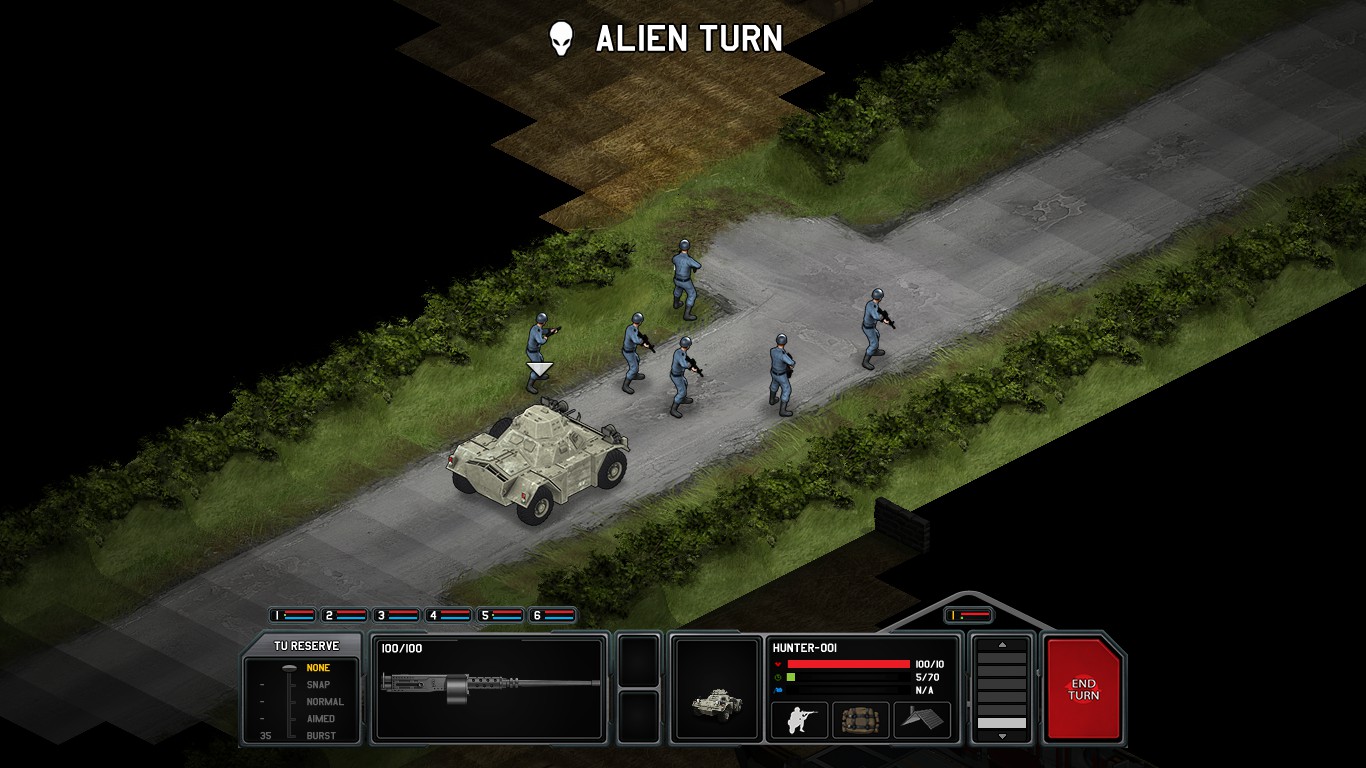Select soldier 2 from the squad bar

click(x=344, y=615)
